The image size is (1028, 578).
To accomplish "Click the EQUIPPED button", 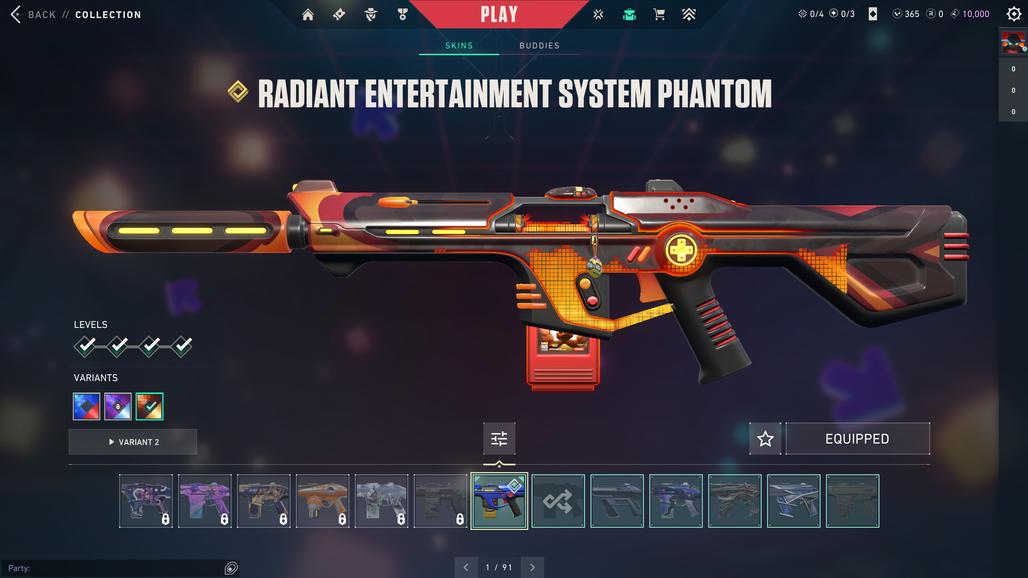I will pos(857,439).
